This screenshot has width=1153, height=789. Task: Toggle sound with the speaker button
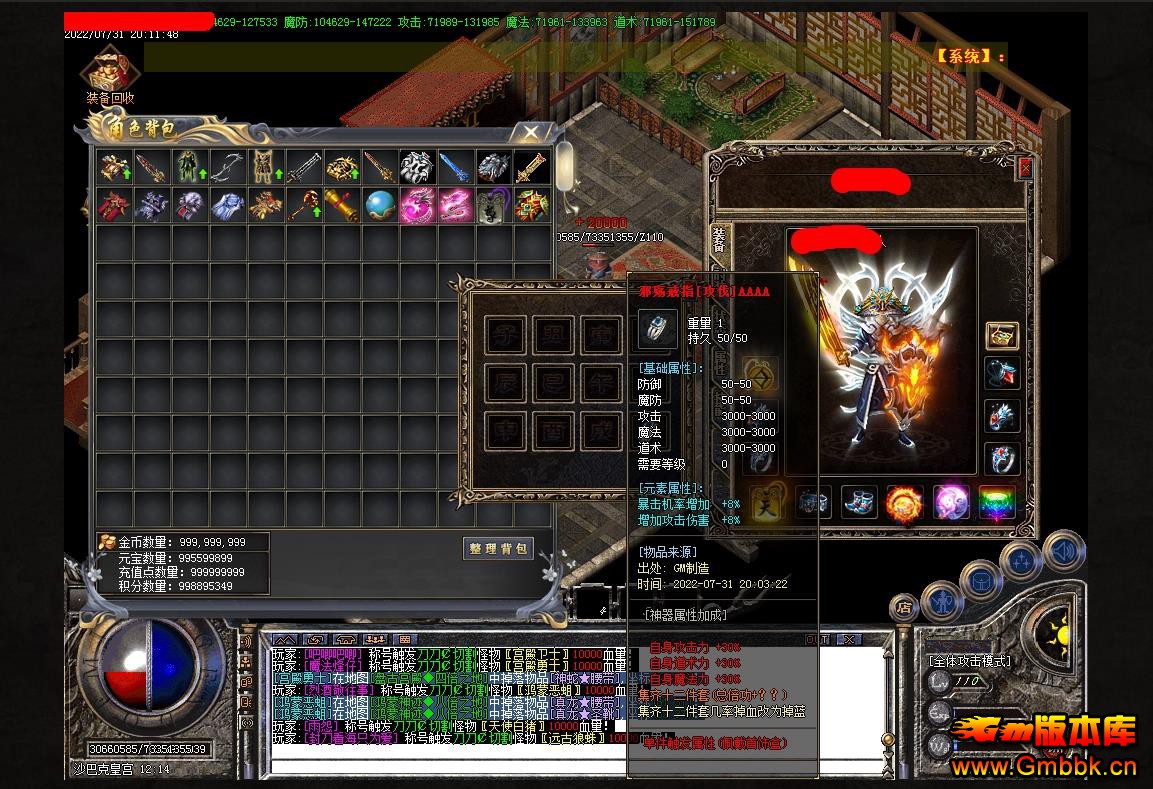1063,551
